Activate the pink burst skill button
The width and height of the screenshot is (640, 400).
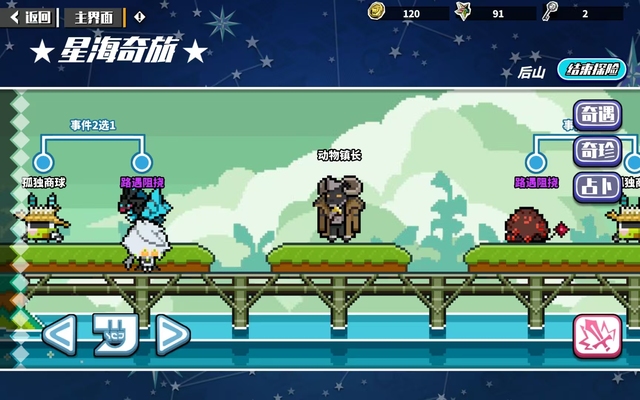pyautogui.click(x=597, y=336)
